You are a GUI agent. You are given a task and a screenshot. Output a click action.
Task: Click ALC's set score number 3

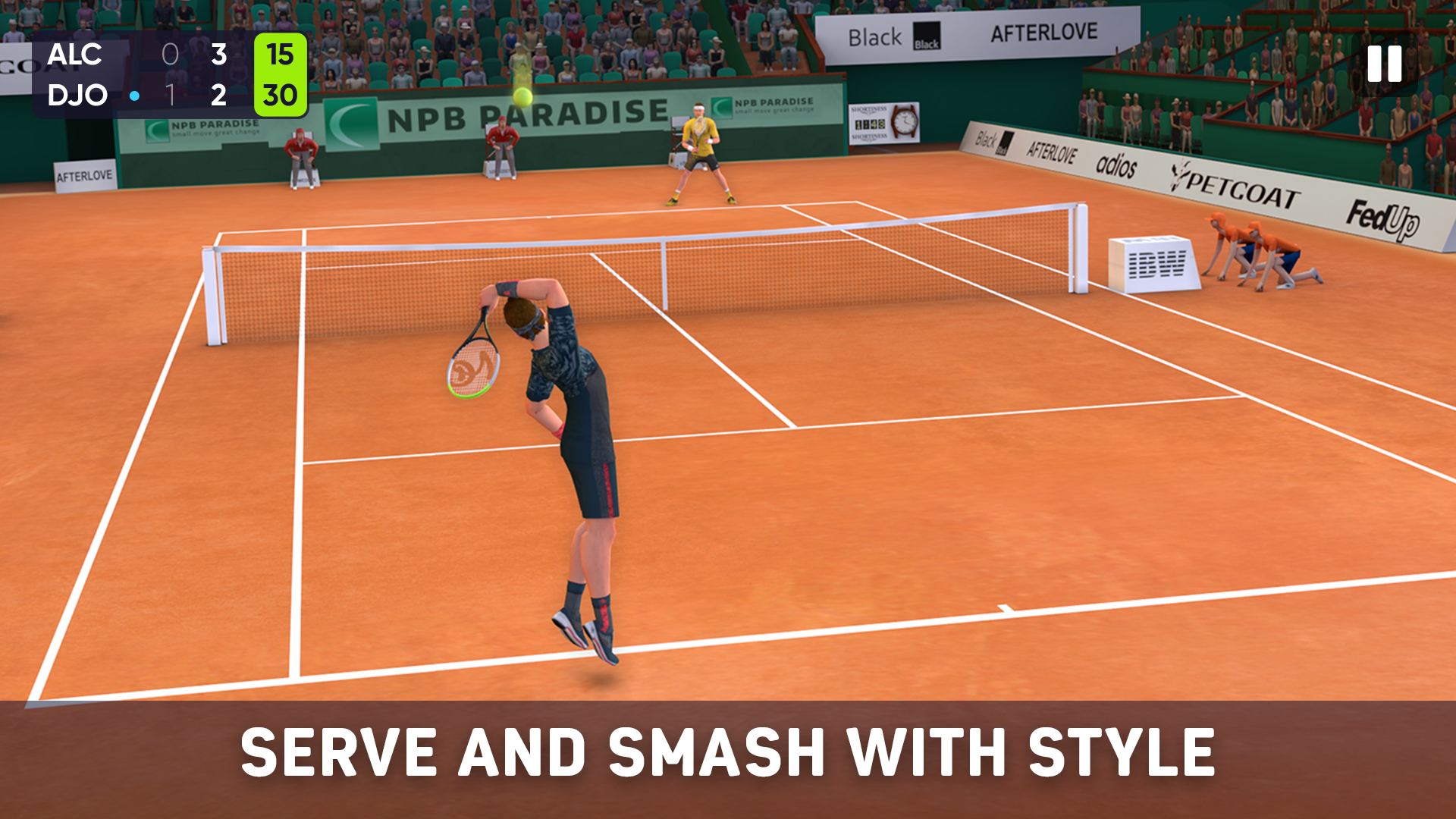(x=219, y=55)
